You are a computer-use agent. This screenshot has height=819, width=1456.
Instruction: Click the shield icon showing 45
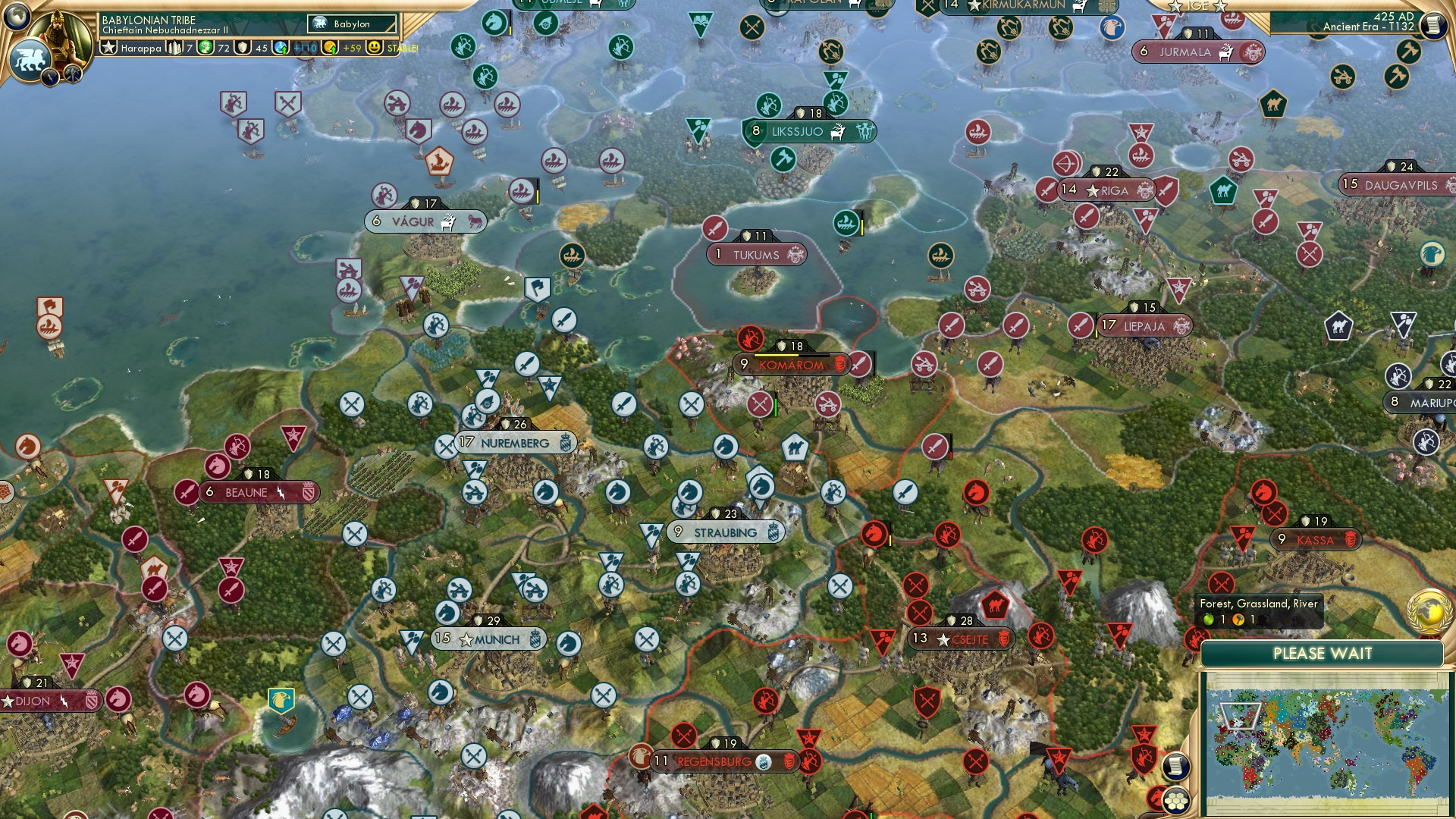(244, 47)
